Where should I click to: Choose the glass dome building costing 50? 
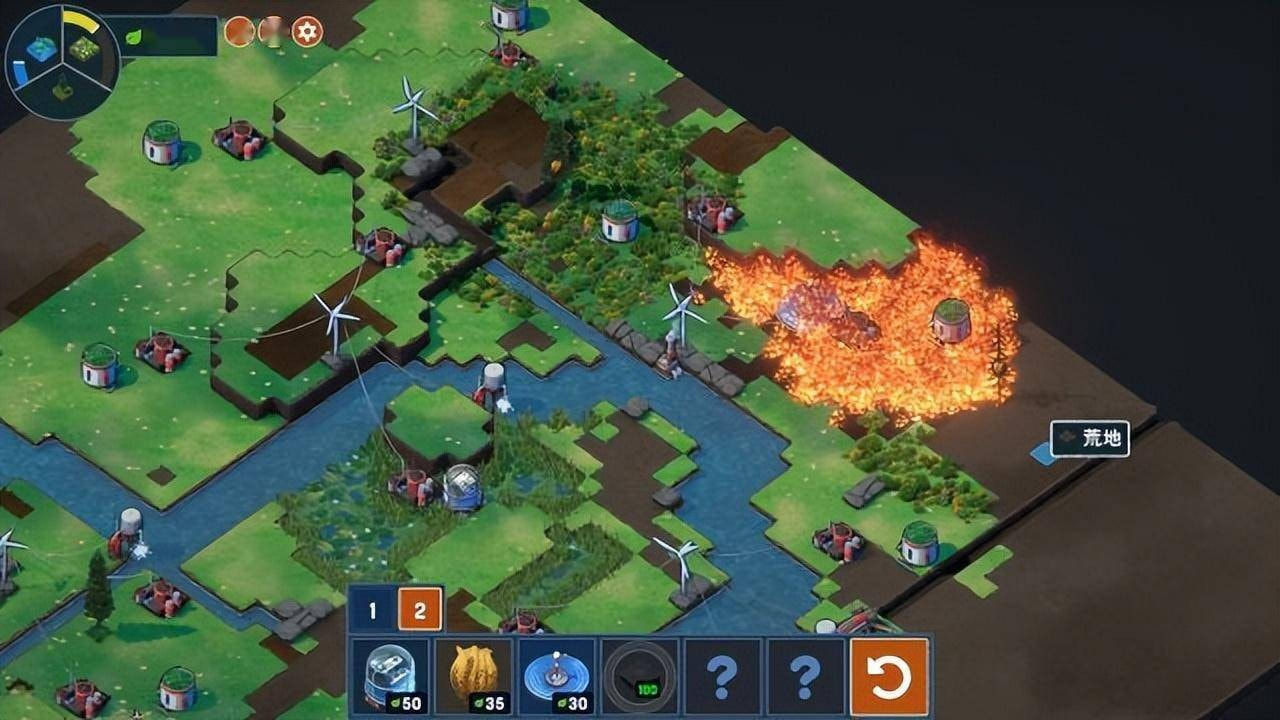[x=390, y=677]
